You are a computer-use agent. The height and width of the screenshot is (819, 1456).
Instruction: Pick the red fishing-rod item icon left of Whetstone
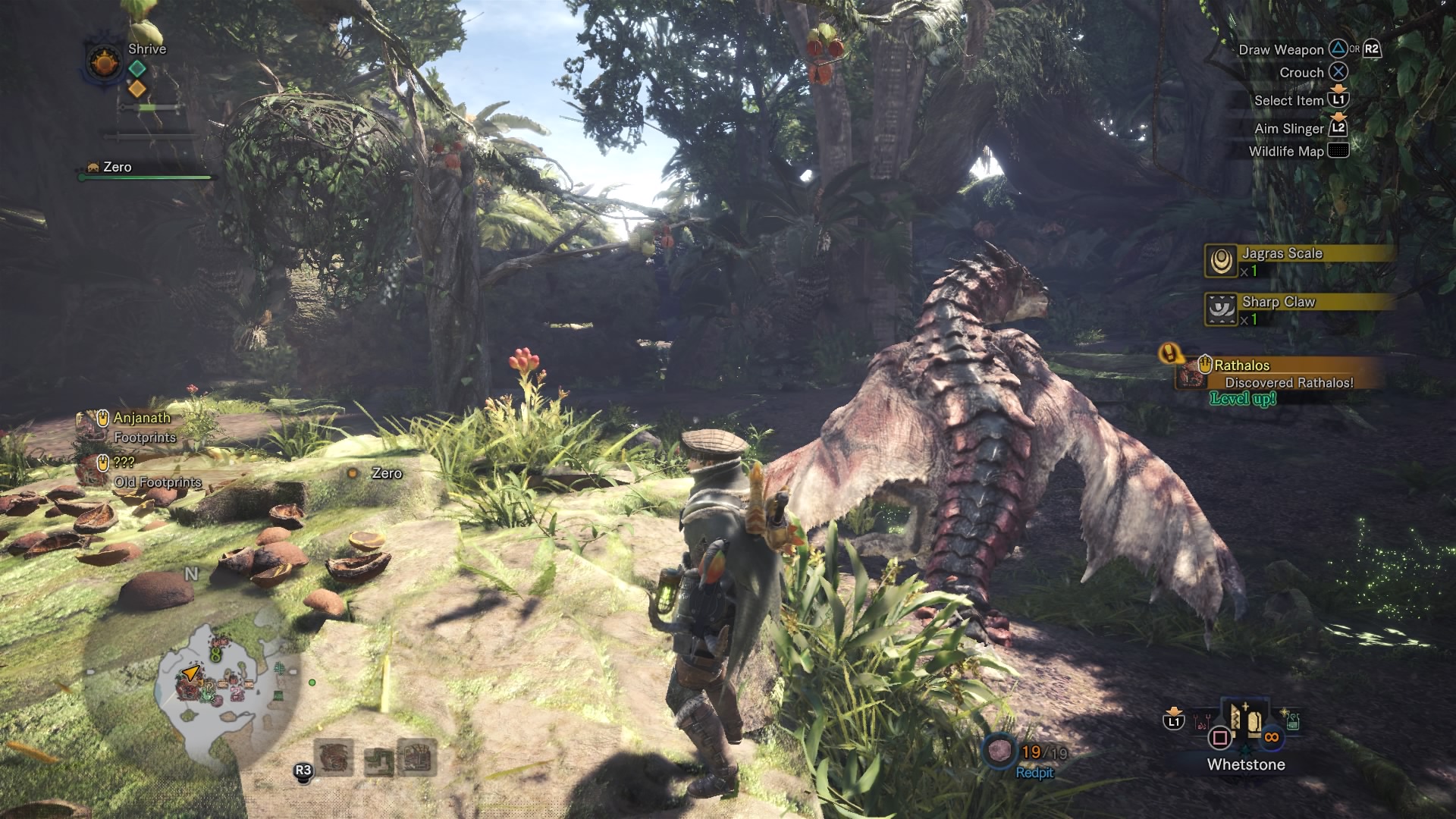pyautogui.click(x=1200, y=720)
